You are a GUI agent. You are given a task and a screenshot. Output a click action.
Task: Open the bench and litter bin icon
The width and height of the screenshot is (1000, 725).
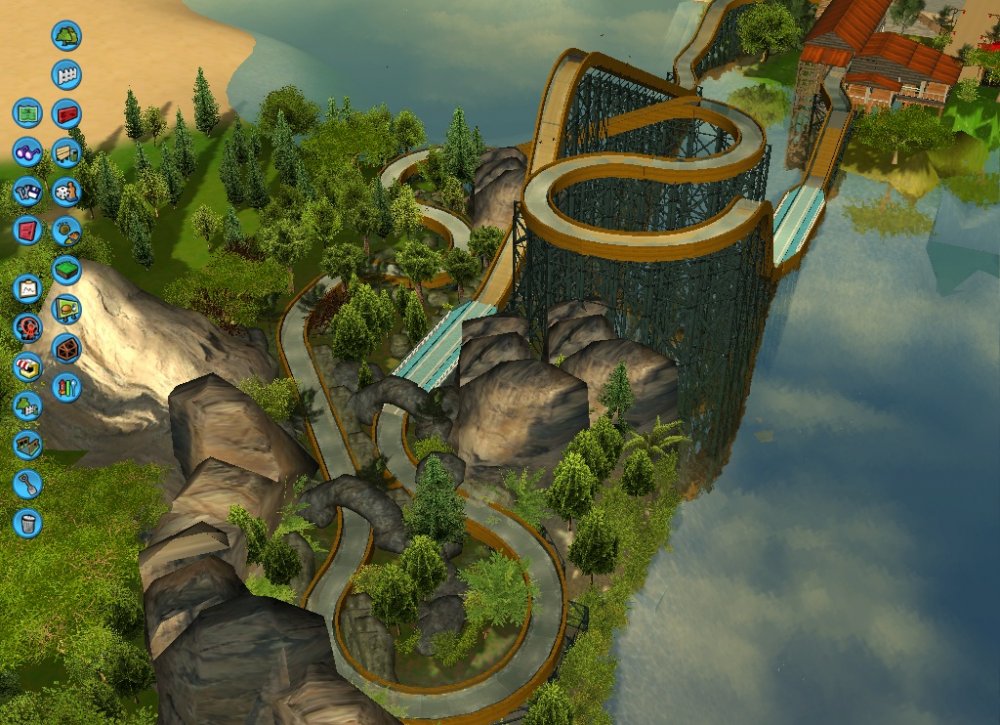coord(66,152)
